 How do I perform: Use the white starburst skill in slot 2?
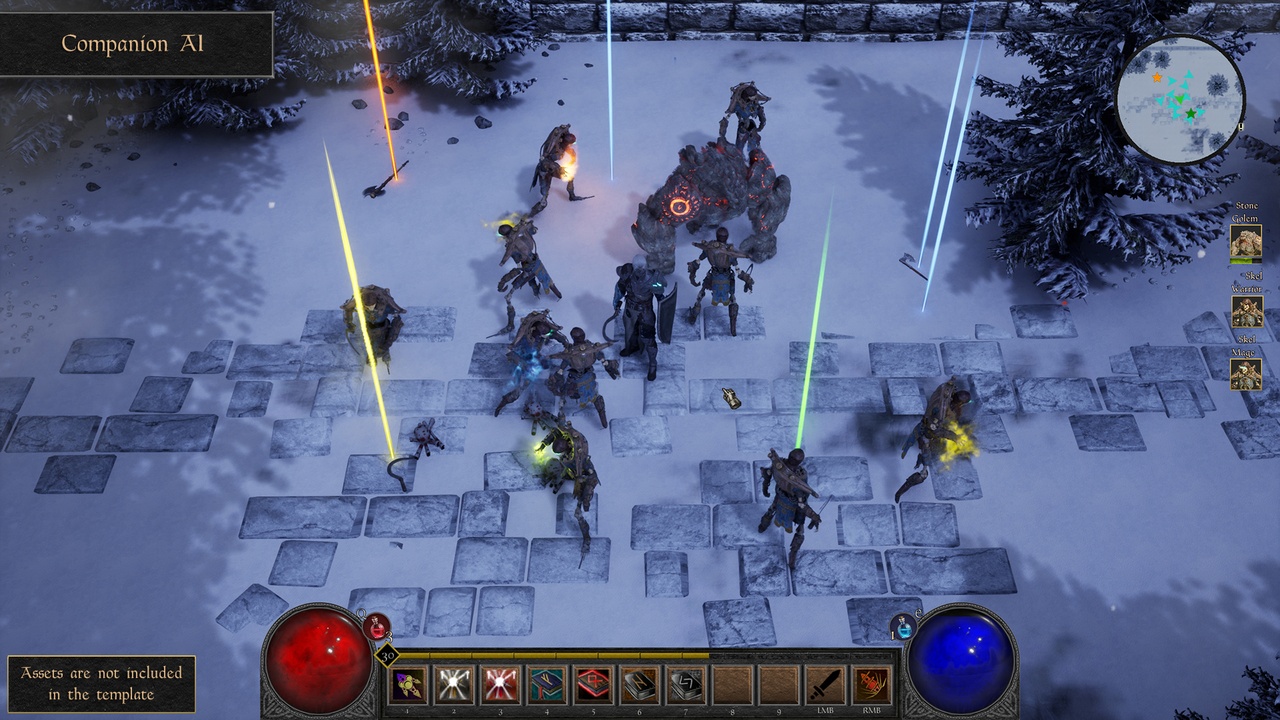coord(454,685)
